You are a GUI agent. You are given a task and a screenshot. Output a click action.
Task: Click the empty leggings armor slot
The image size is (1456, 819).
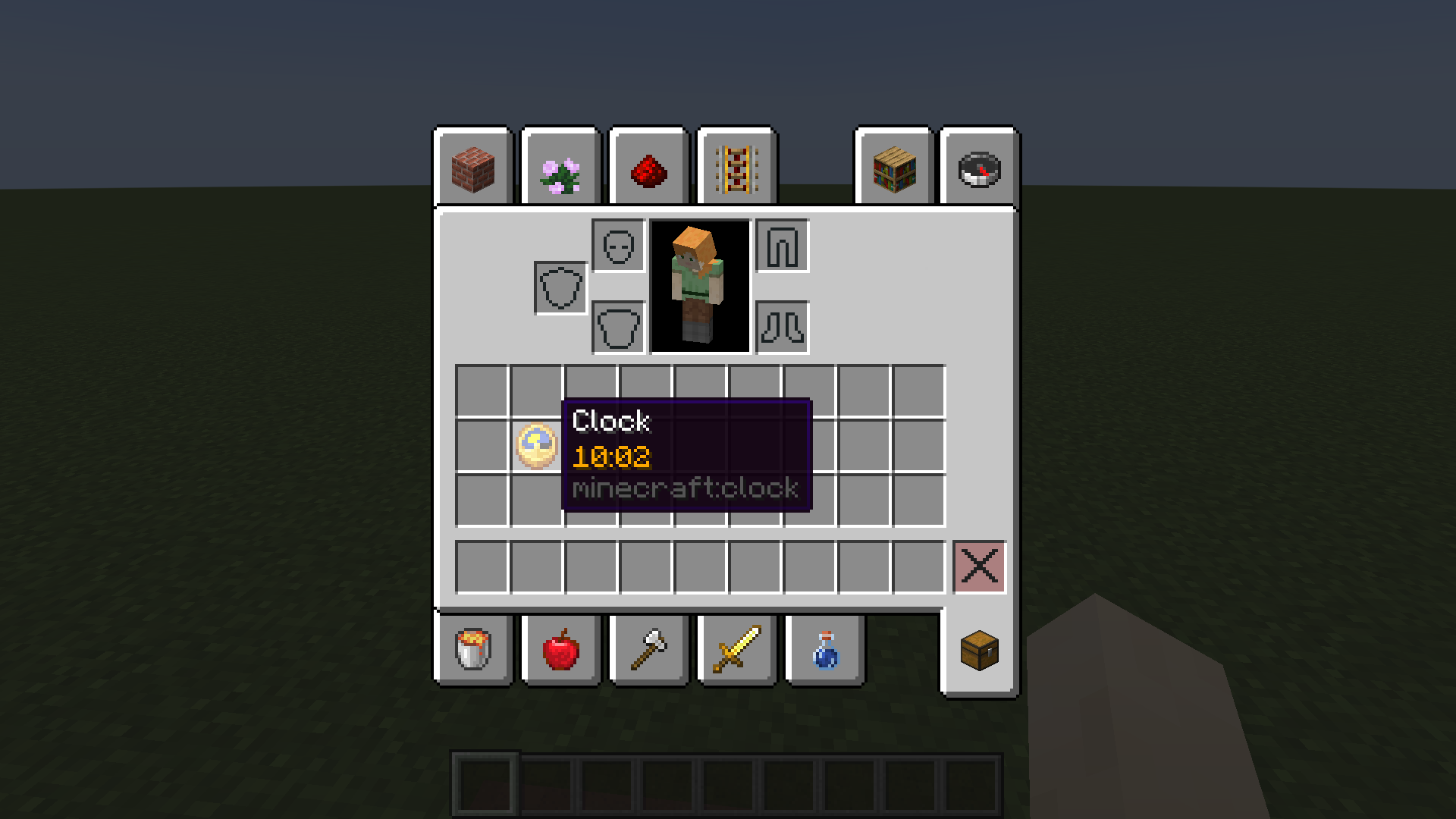point(781,246)
